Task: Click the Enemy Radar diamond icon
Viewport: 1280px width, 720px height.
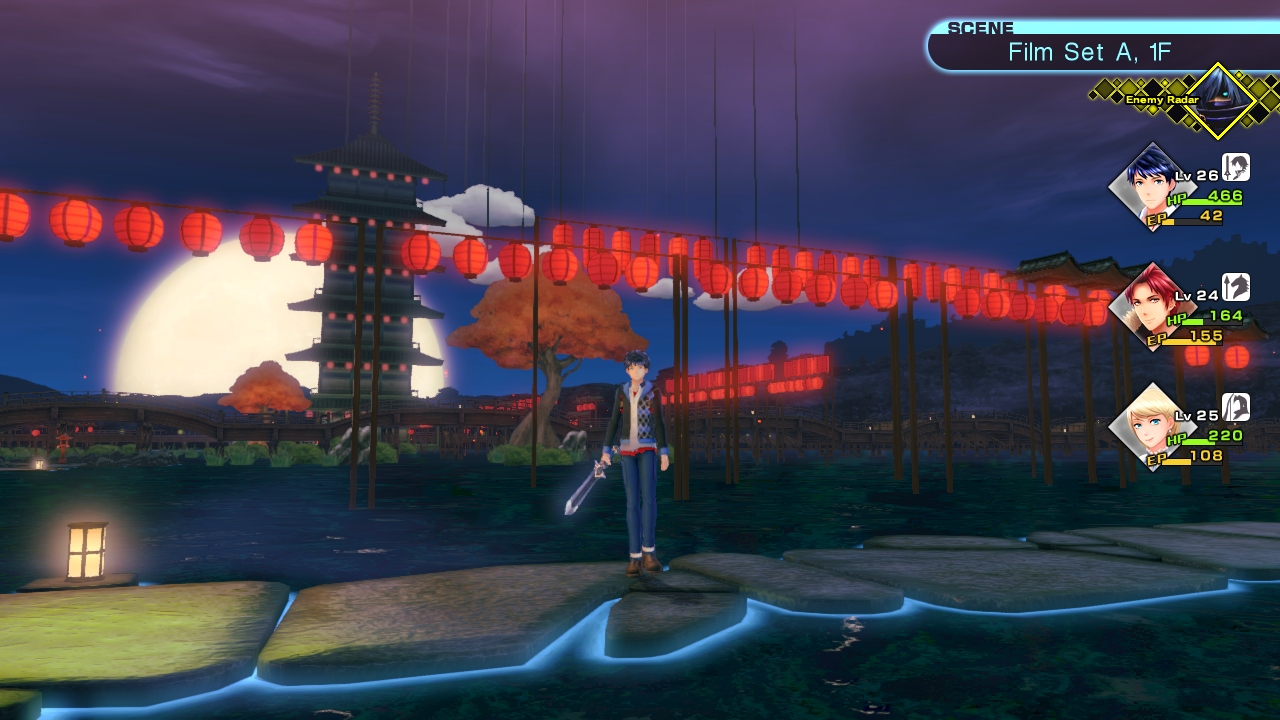Action: [1218, 100]
